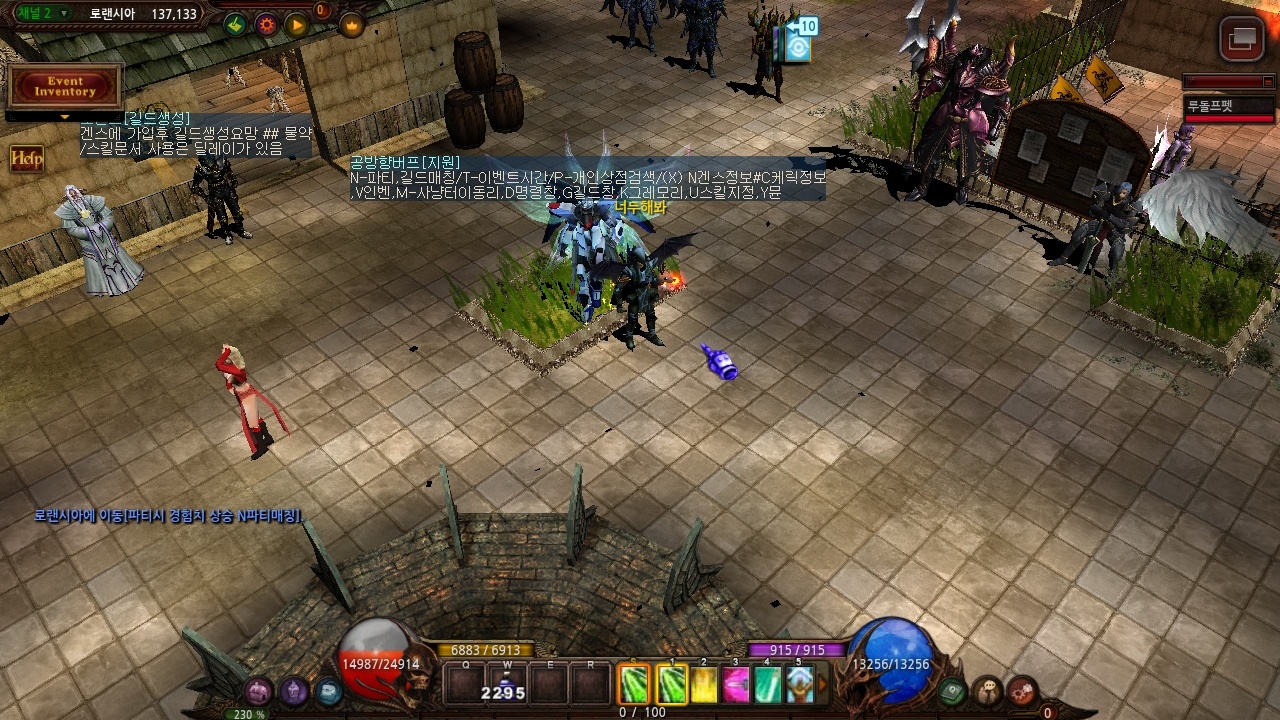Click the yellow play arrow icon

[297, 24]
